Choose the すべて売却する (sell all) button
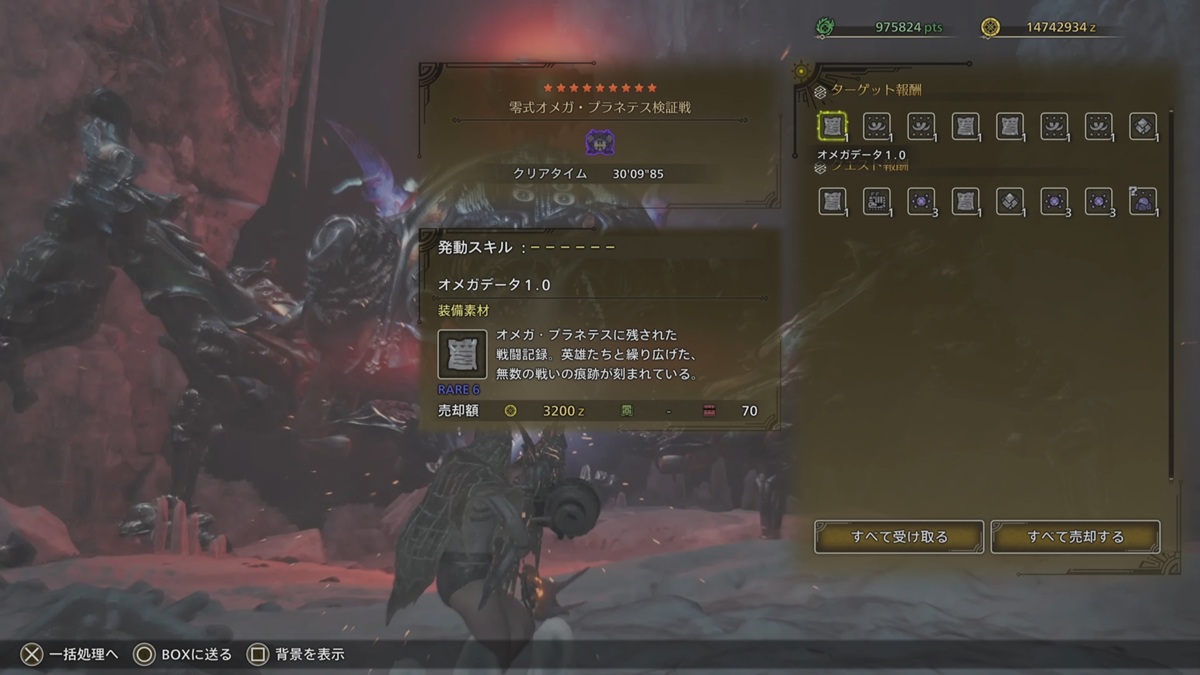 pos(1075,537)
